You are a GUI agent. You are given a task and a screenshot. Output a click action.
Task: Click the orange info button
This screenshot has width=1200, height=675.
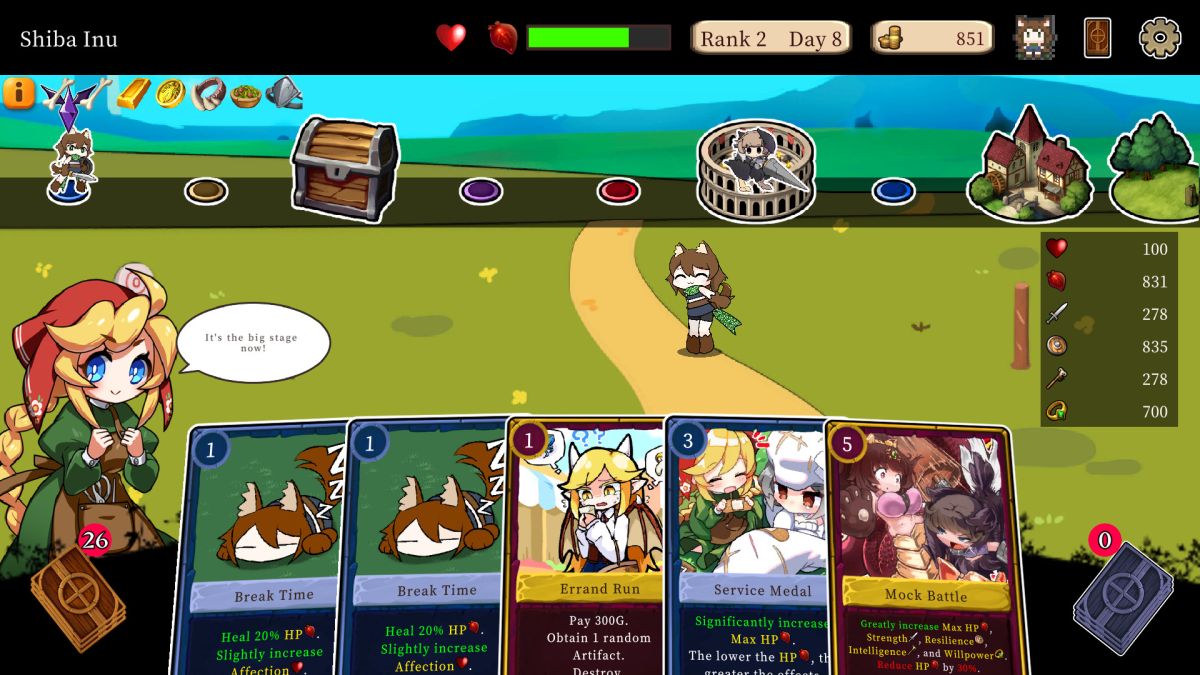pyautogui.click(x=18, y=93)
